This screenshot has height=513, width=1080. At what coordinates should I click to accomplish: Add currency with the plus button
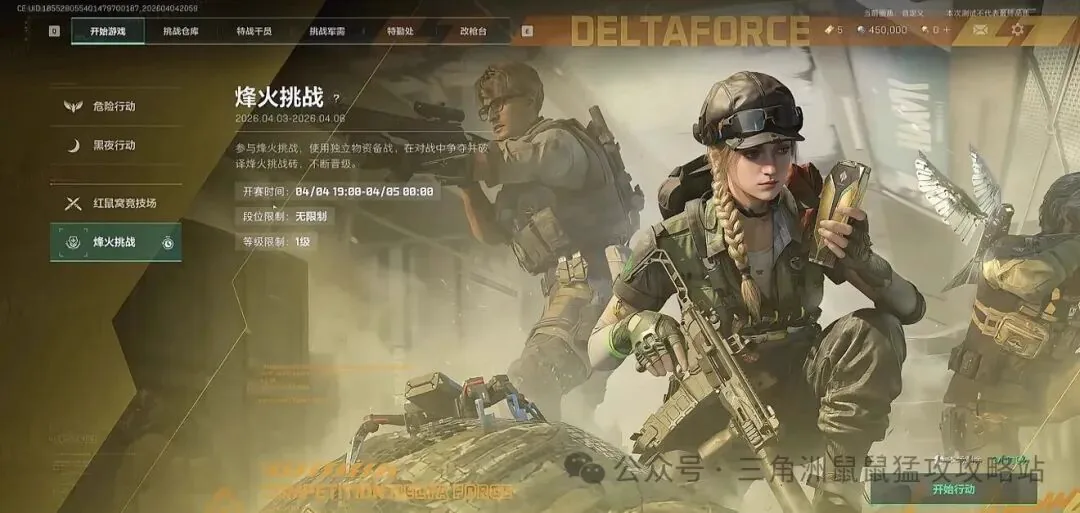(947, 30)
